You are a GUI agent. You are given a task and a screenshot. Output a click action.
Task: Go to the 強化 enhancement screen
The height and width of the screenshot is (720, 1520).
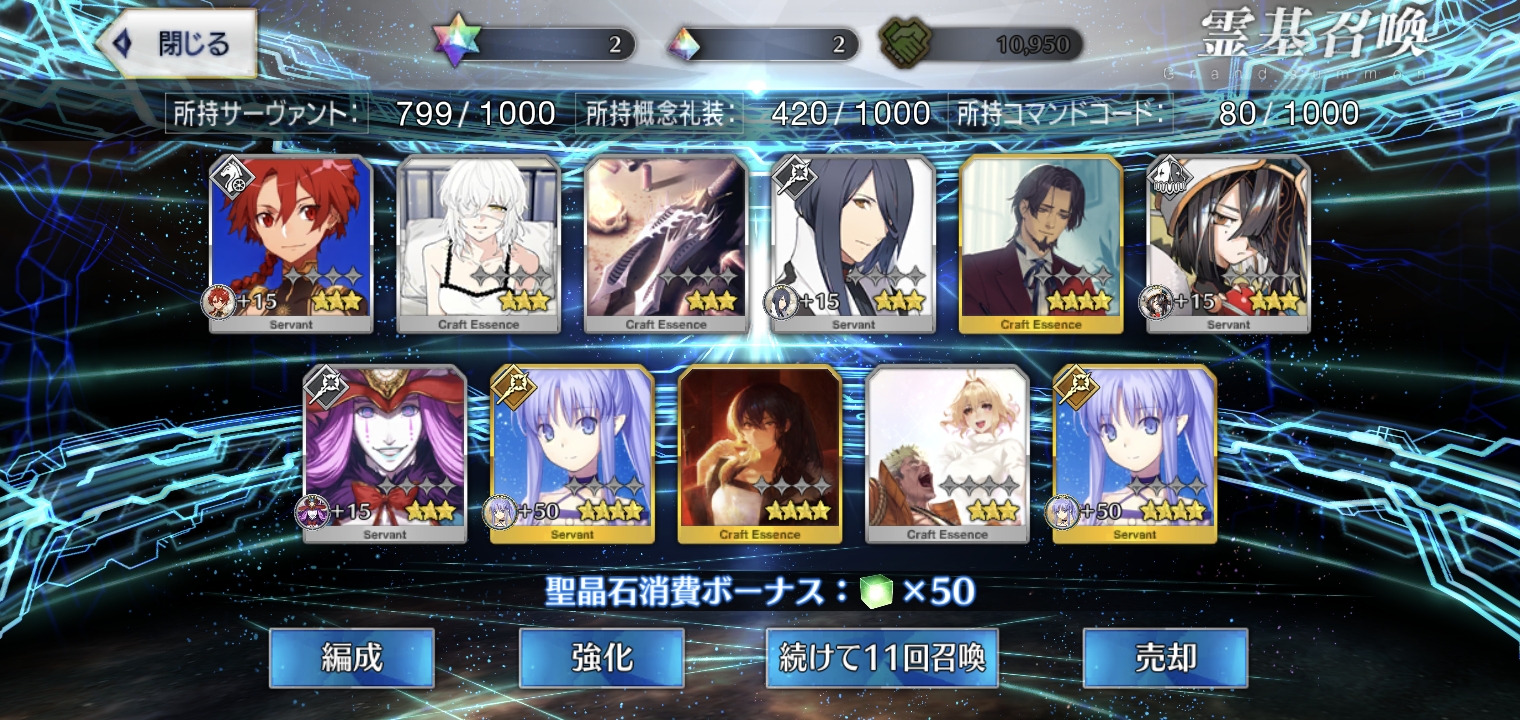click(601, 658)
